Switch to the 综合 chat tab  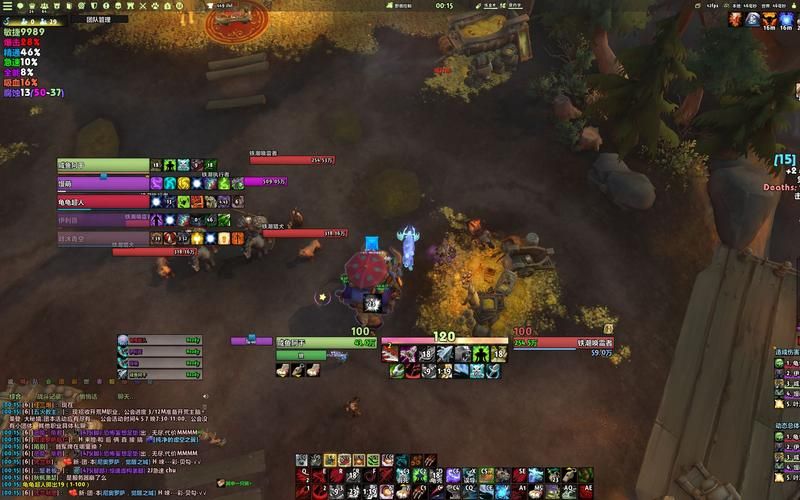15,396
